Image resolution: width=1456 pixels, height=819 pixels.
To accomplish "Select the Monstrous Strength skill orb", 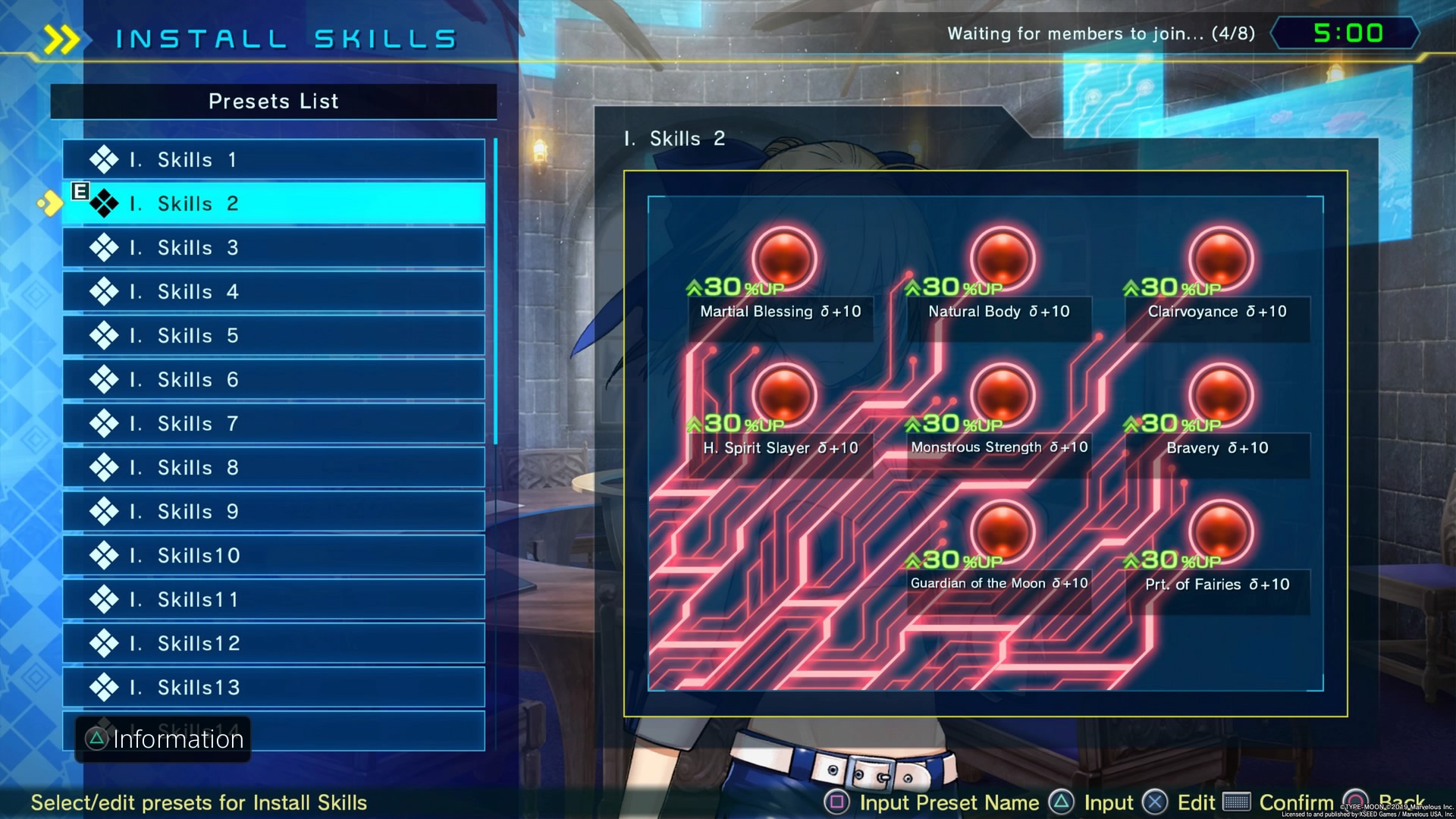I will point(1002,394).
